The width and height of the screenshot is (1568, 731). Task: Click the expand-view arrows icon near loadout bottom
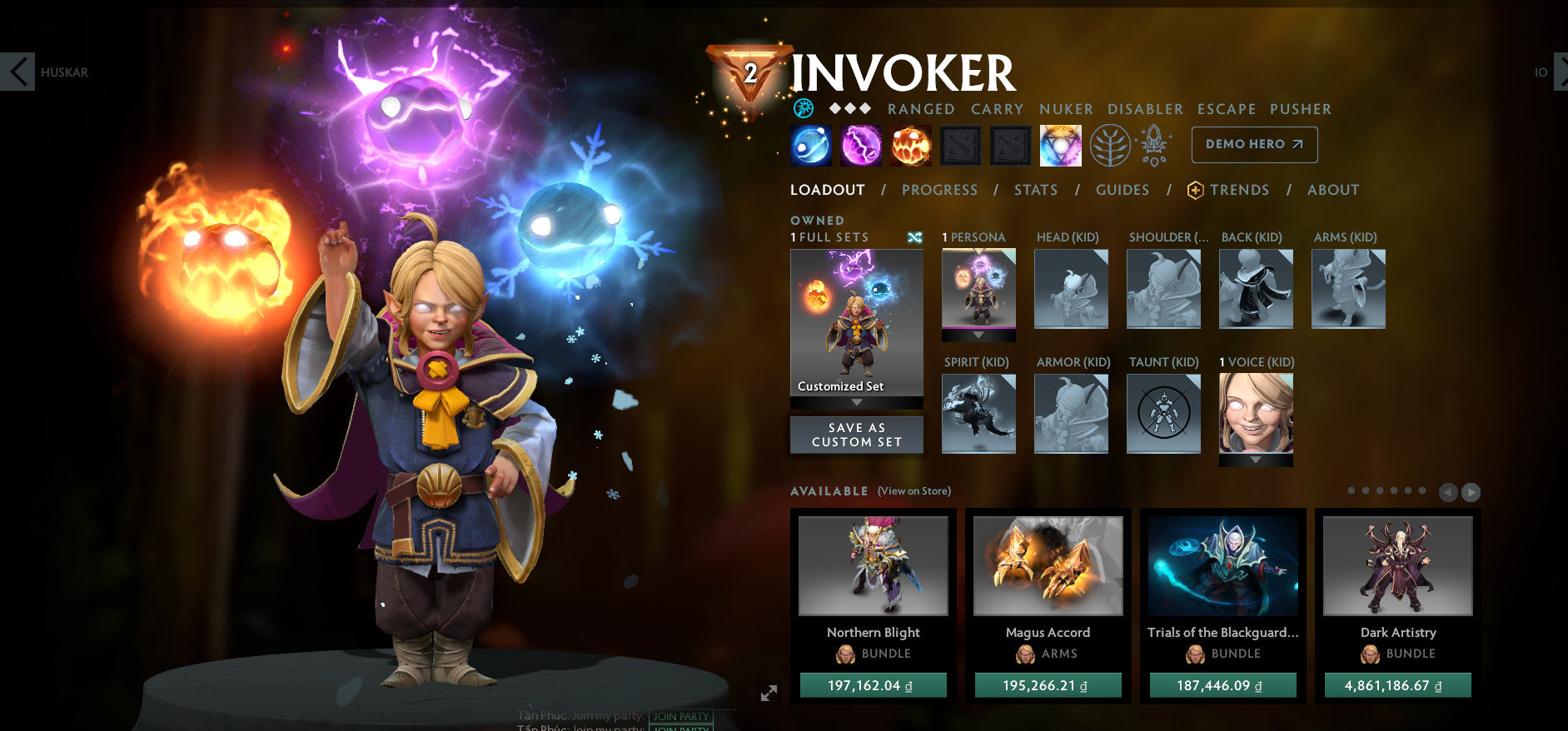click(x=770, y=693)
